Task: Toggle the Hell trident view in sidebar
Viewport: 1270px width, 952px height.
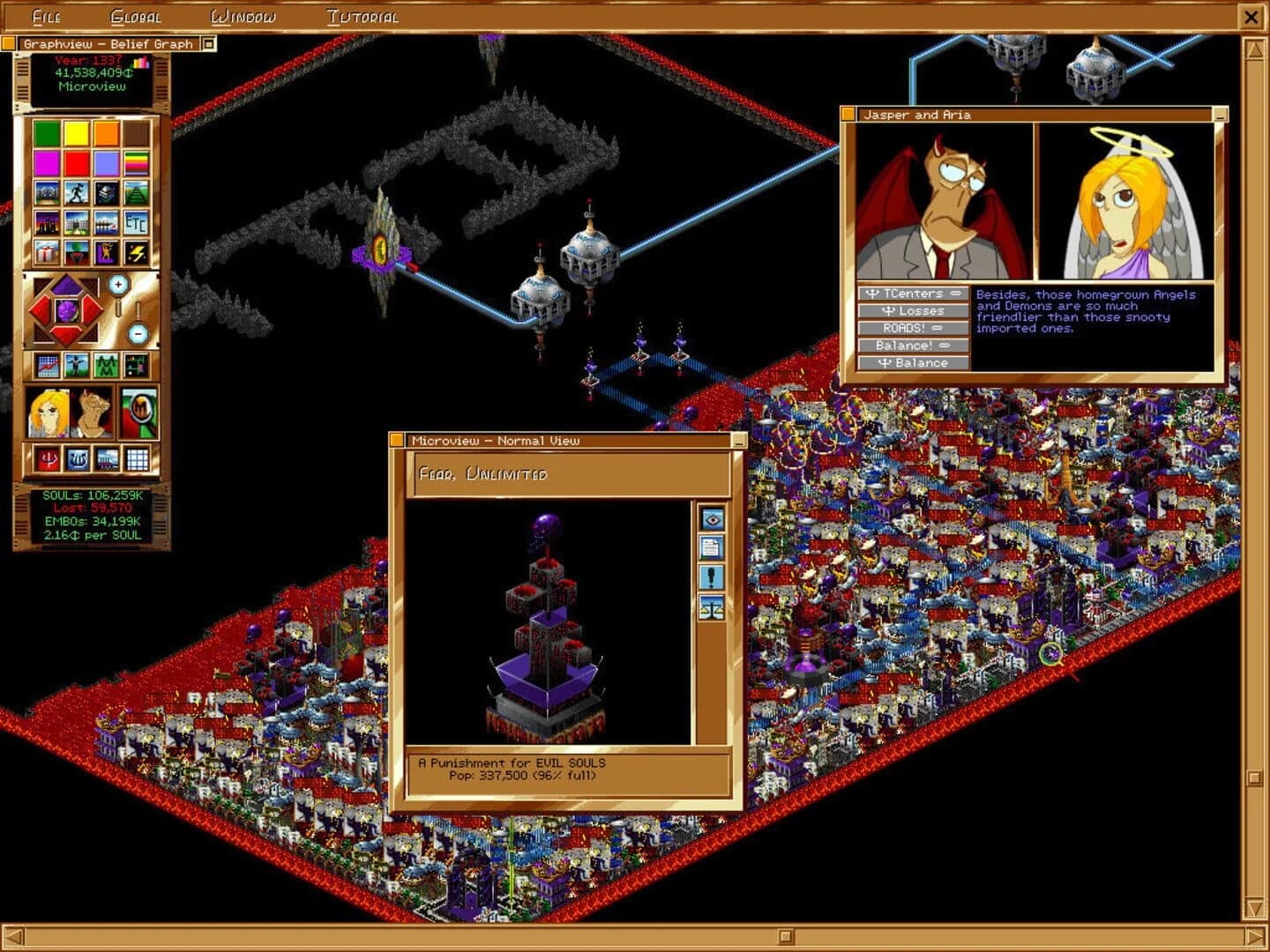Action: point(48,460)
